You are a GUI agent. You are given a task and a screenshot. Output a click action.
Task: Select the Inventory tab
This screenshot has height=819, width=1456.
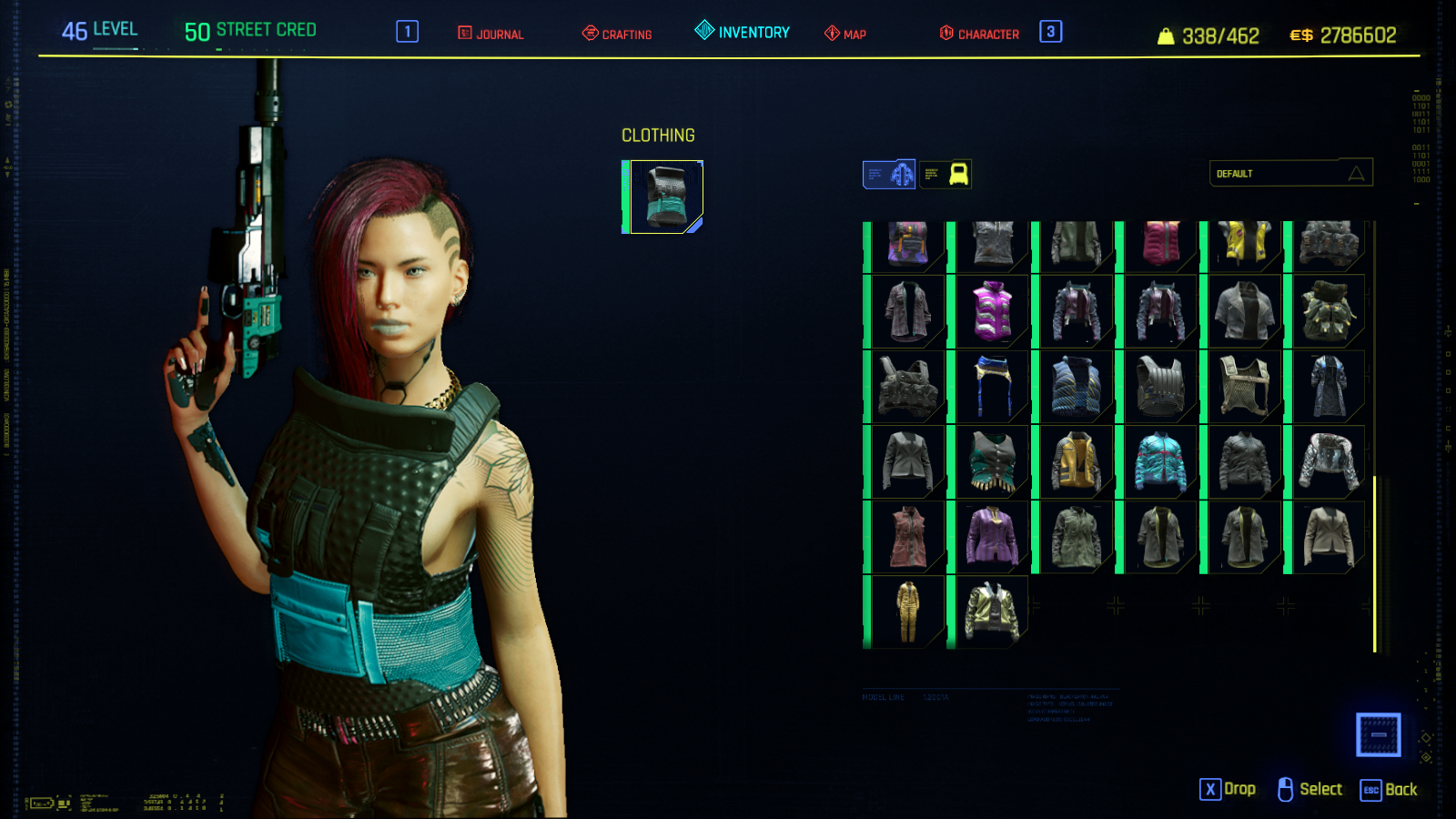(743, 32)
